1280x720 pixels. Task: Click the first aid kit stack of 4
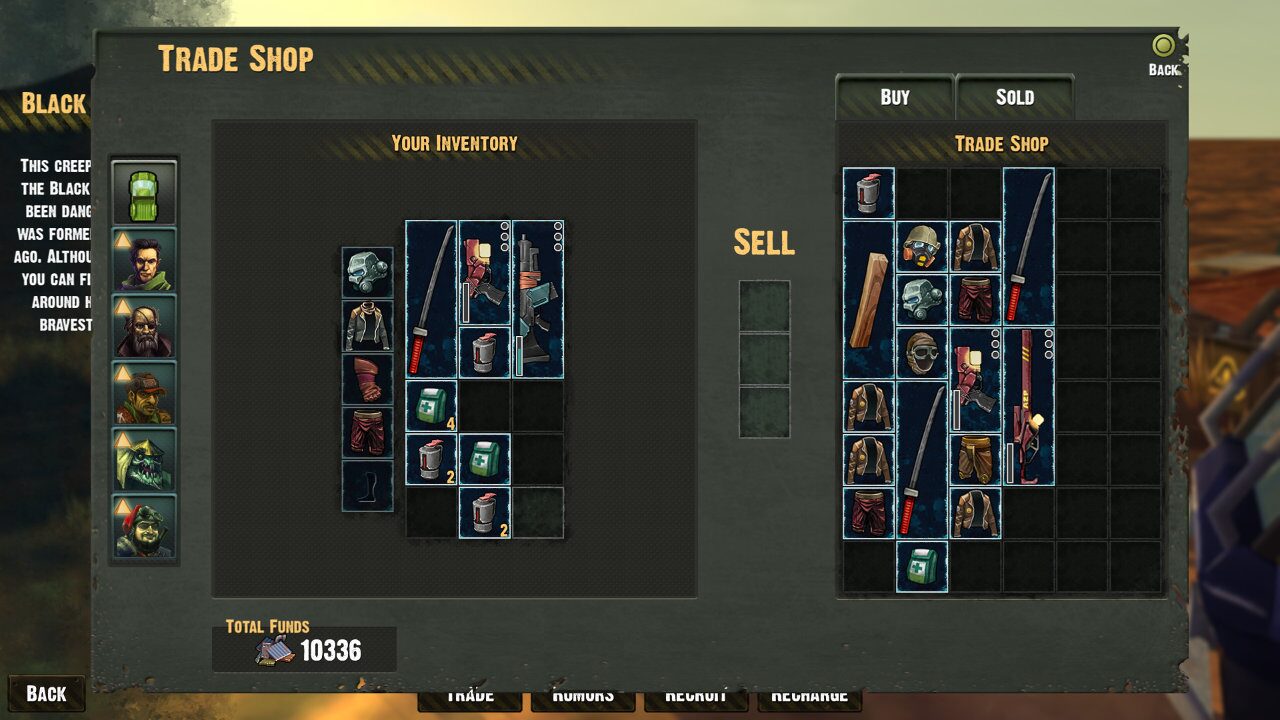point(432,408)
